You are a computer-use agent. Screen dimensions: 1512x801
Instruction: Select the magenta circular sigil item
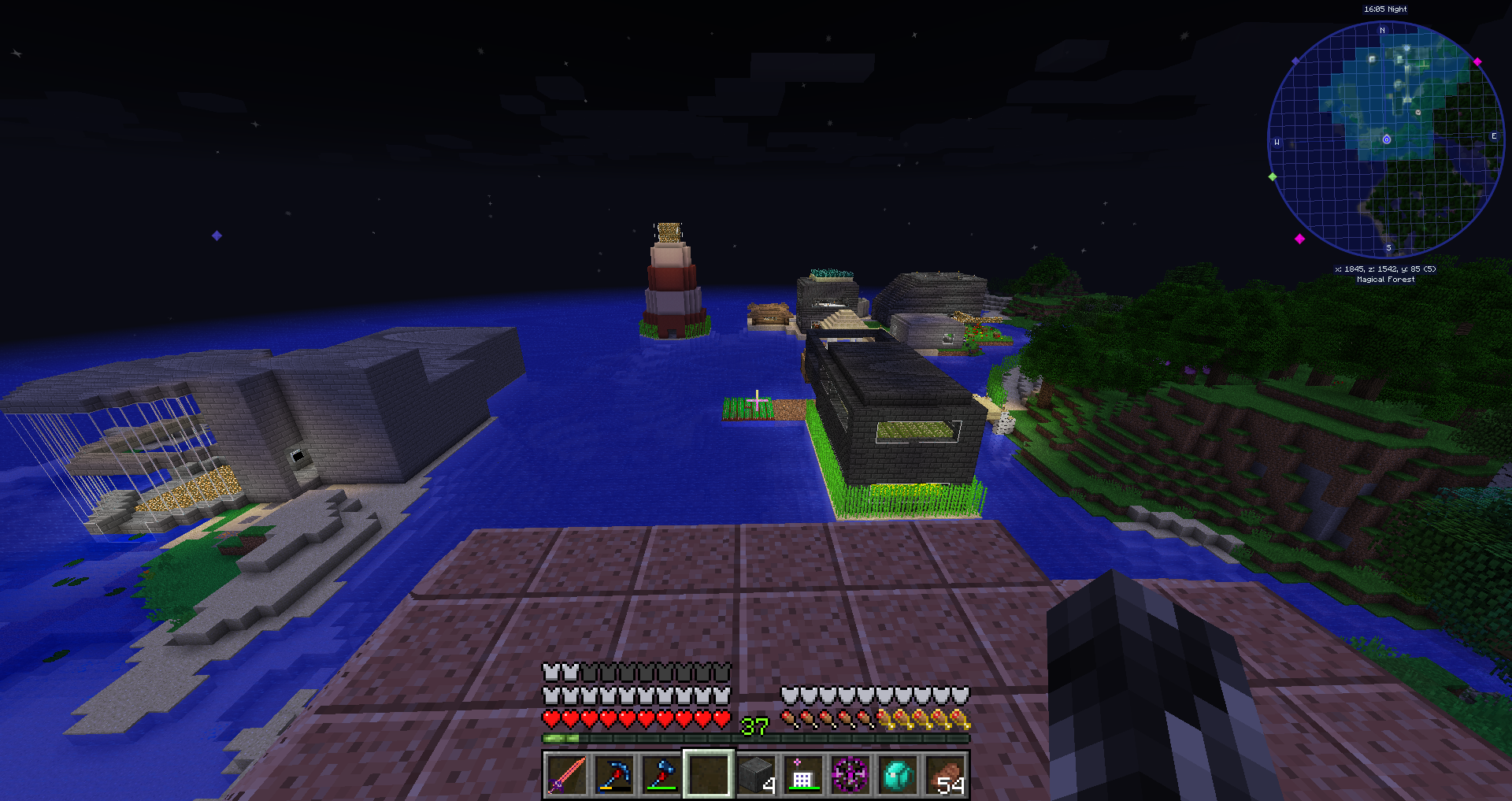pyautogui.click(x=850, y=774)
